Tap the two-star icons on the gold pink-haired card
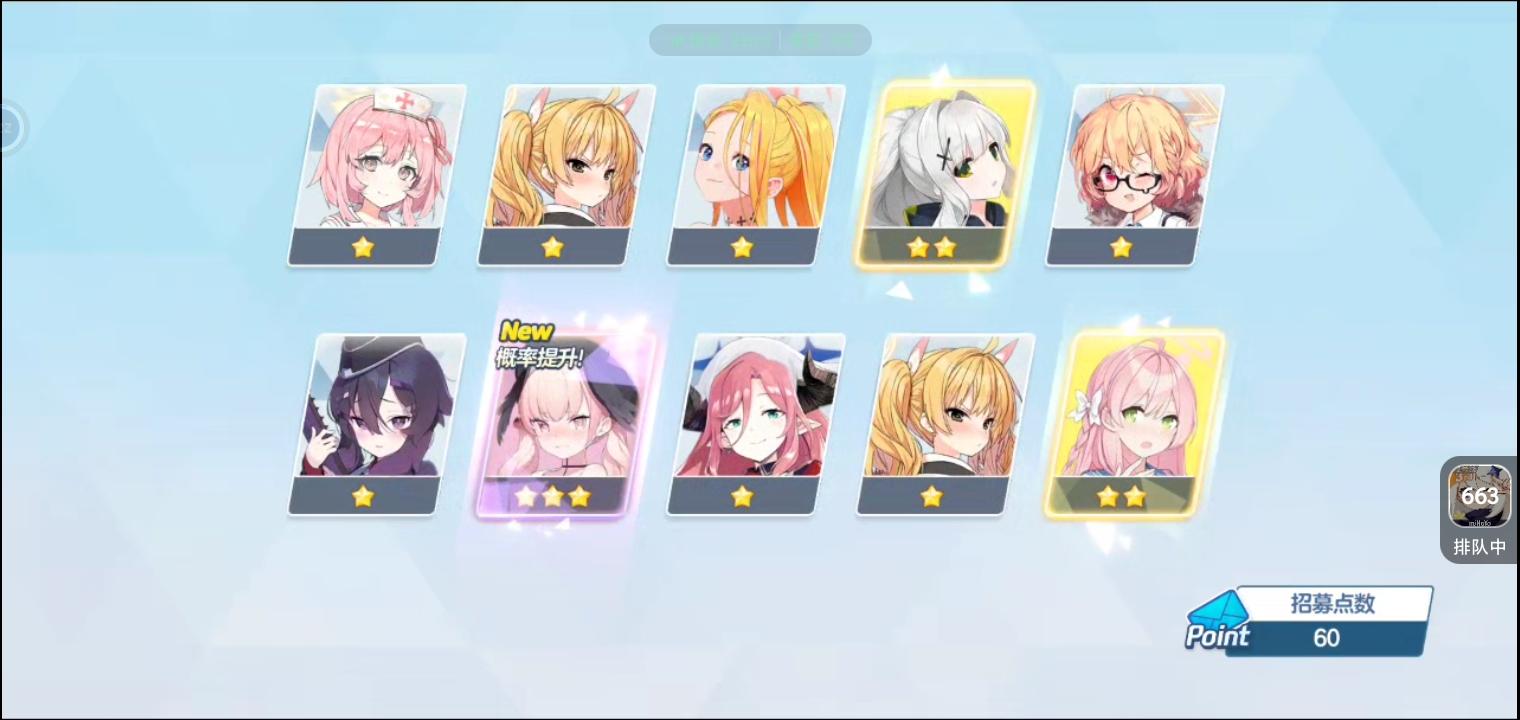This screenshot has width=1520, height=720. point(1122,495)
